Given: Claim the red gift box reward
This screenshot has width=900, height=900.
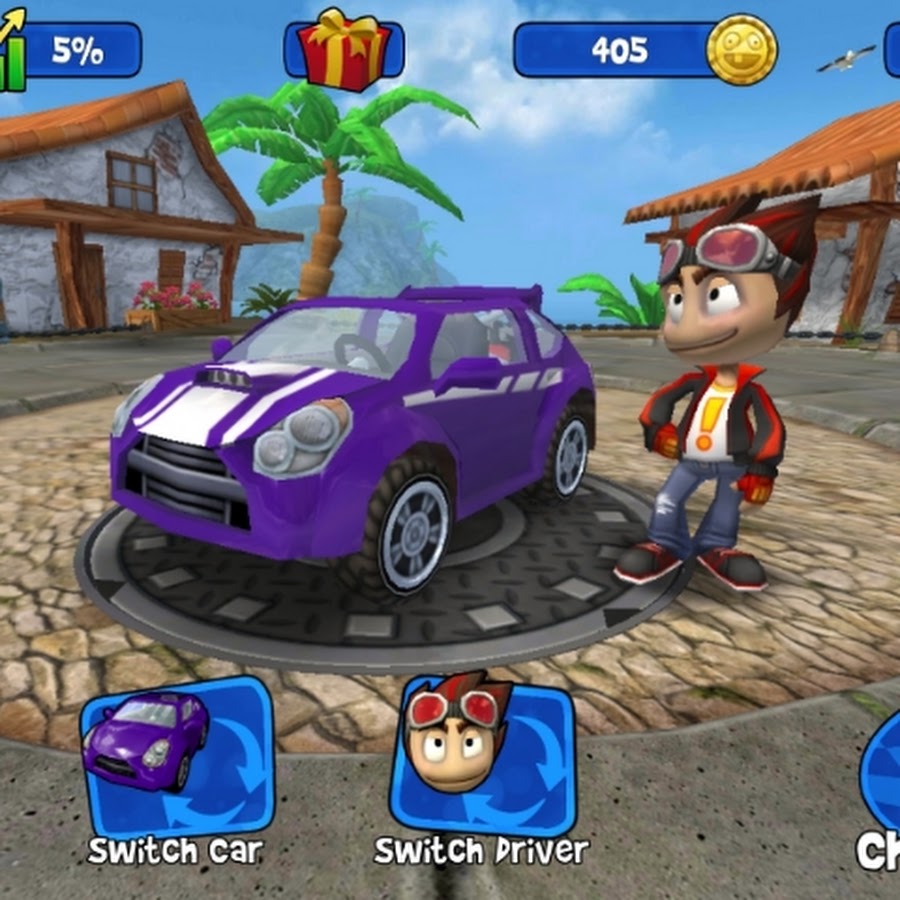Looking at the screenshot, I should (343, 49).
